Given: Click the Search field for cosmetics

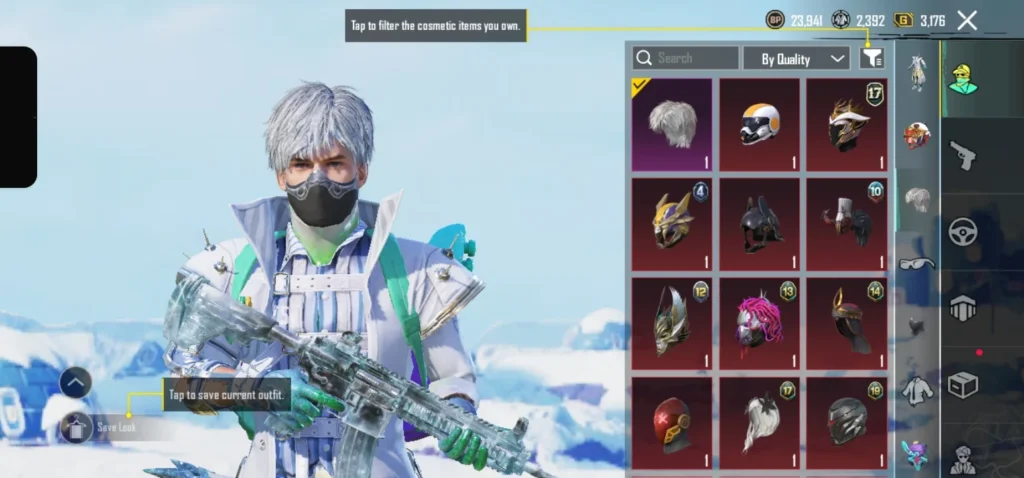Looking at the screenshot, I should coord(686,58).
